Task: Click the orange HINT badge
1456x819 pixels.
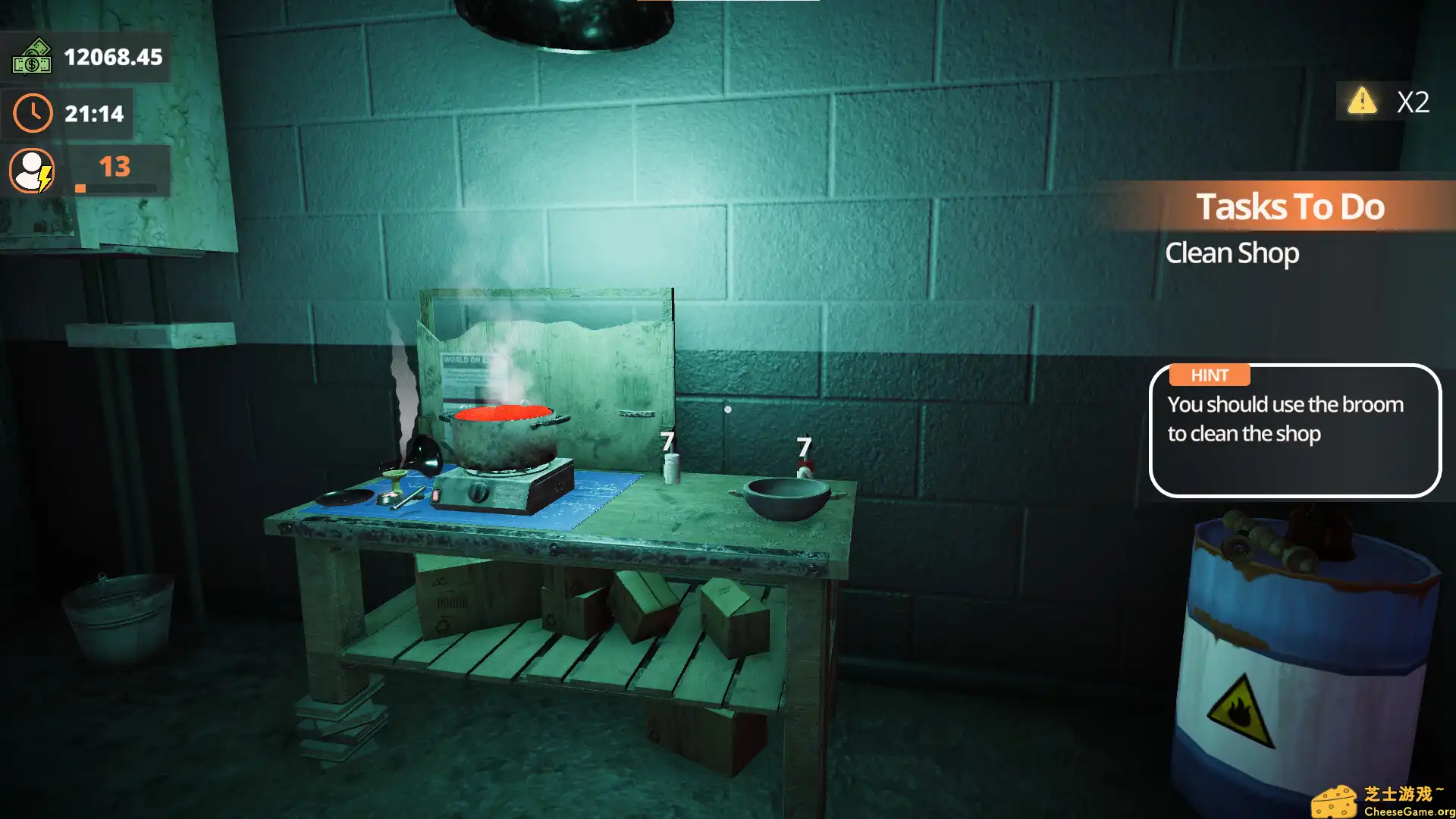Action: tap(1209, 375)
